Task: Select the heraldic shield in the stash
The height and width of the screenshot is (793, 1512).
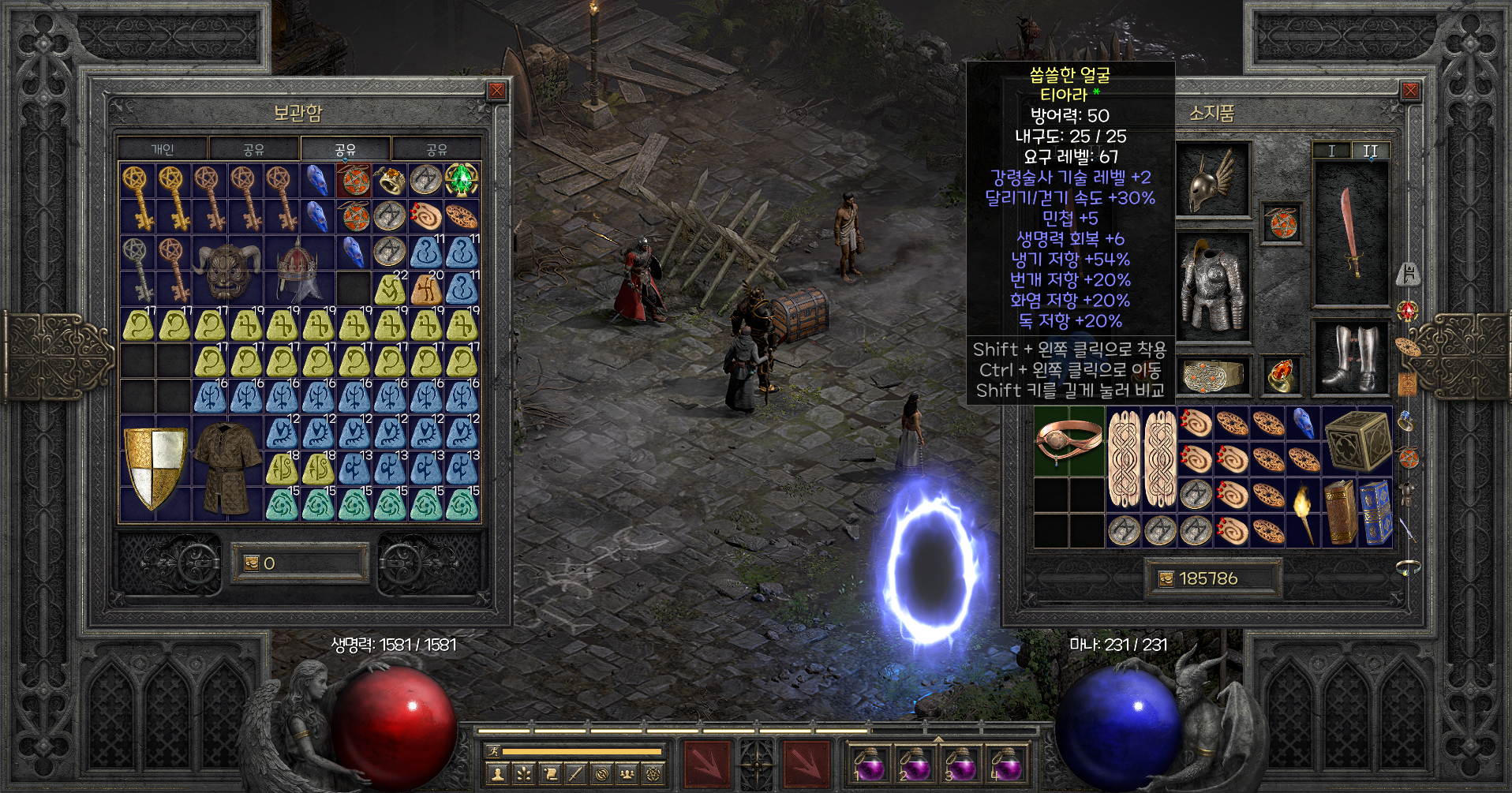Action: click(155, 467)
